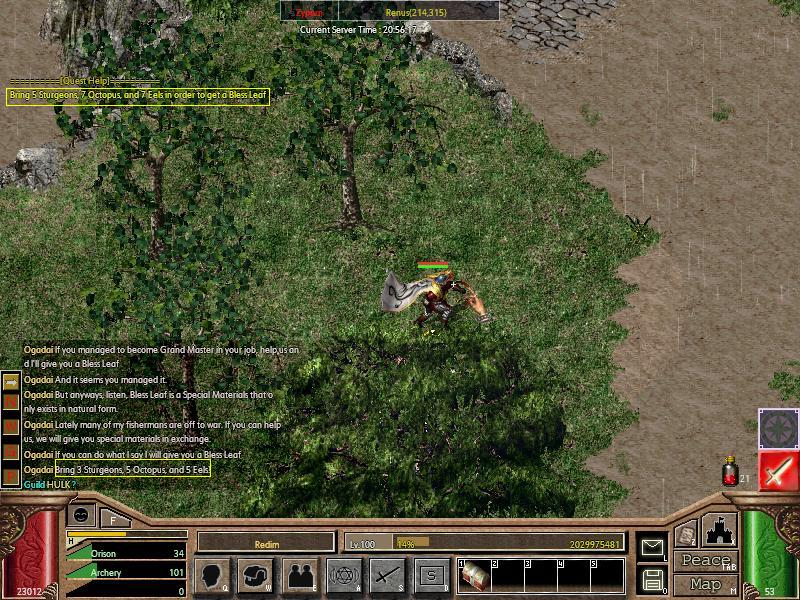Use the red potion with count 21
The width and height of the screenshot is (800, 600).
pyautogui.click(x=731, y=472)
